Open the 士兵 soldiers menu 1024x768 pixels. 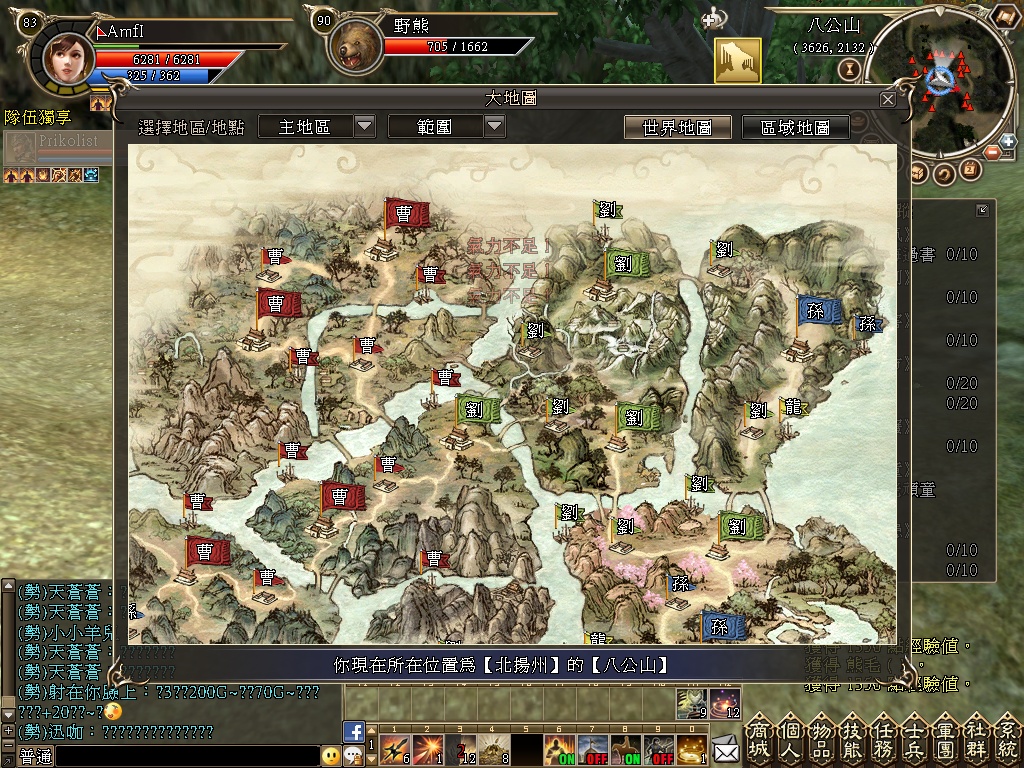click(915, 739)
